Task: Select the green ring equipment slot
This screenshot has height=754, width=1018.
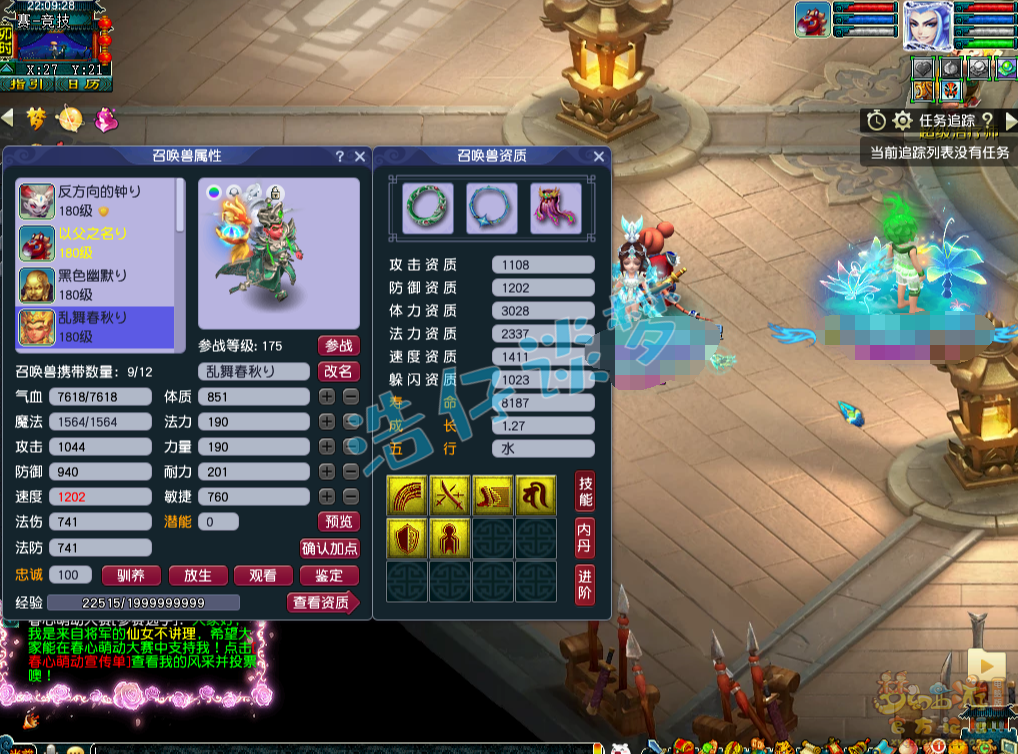Action: (x=428, y=208)
